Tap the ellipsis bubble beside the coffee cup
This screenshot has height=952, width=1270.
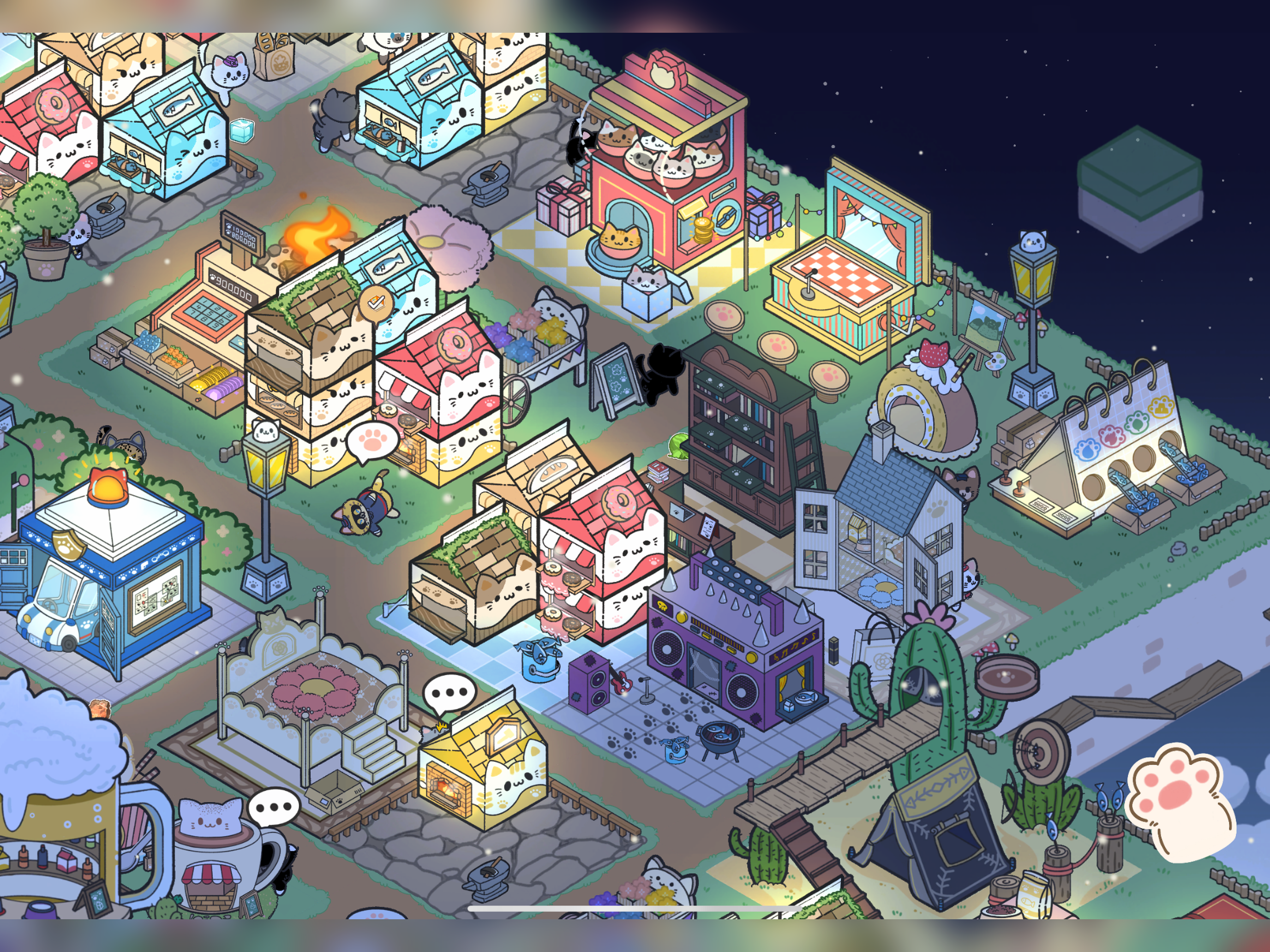[x=273, y=807]
